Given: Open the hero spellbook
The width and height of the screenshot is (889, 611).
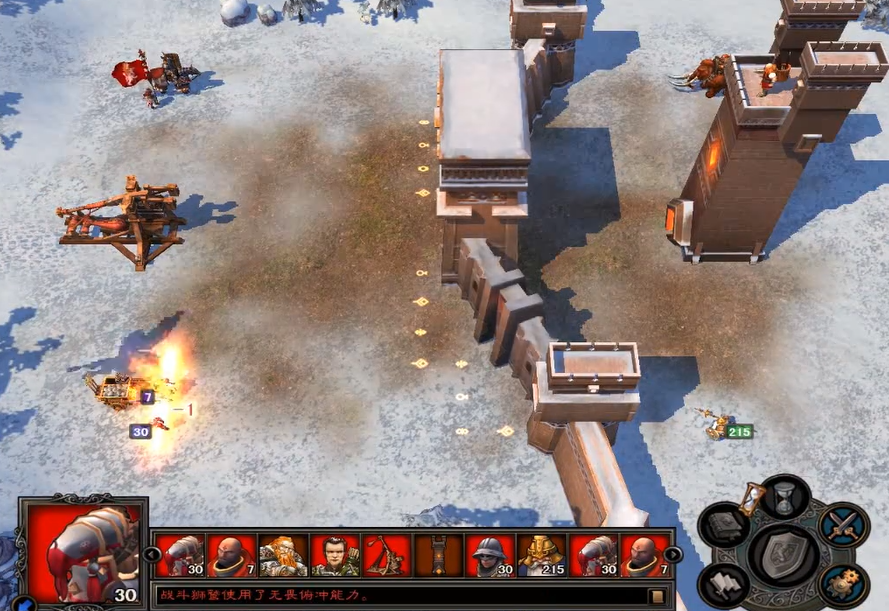Looking at the screenshot, I should pyautogui.click(x=727, y=523).
